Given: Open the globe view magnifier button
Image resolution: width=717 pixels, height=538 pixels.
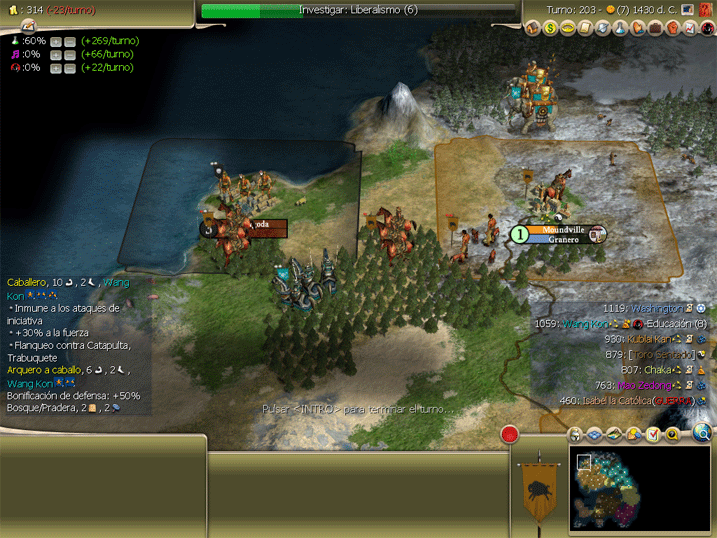Looking at the screenshot, I should coord(702,433).
